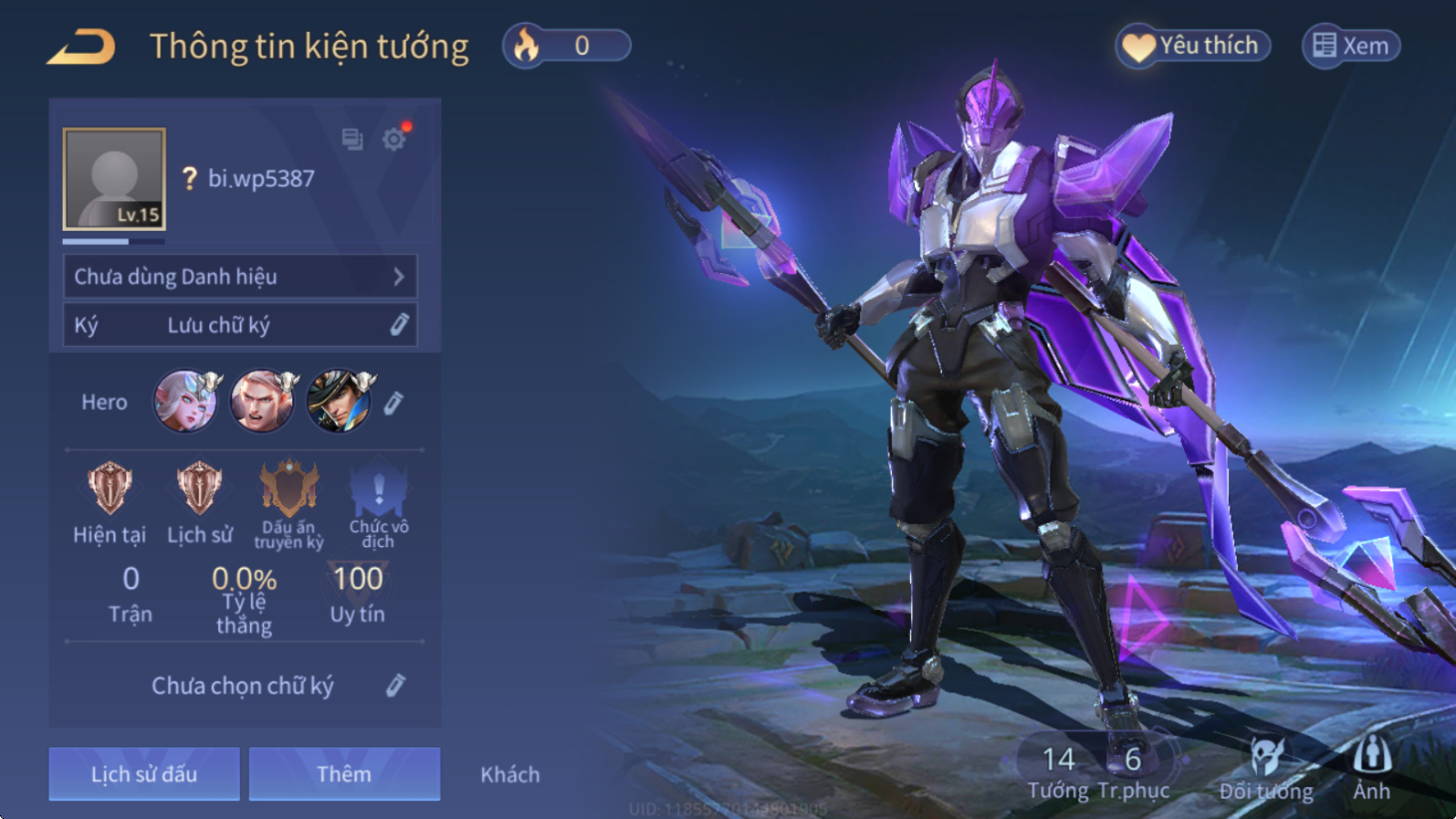Open the Xem view button
Viewport: 1456px width, 819px height.
click(1350, 46)
